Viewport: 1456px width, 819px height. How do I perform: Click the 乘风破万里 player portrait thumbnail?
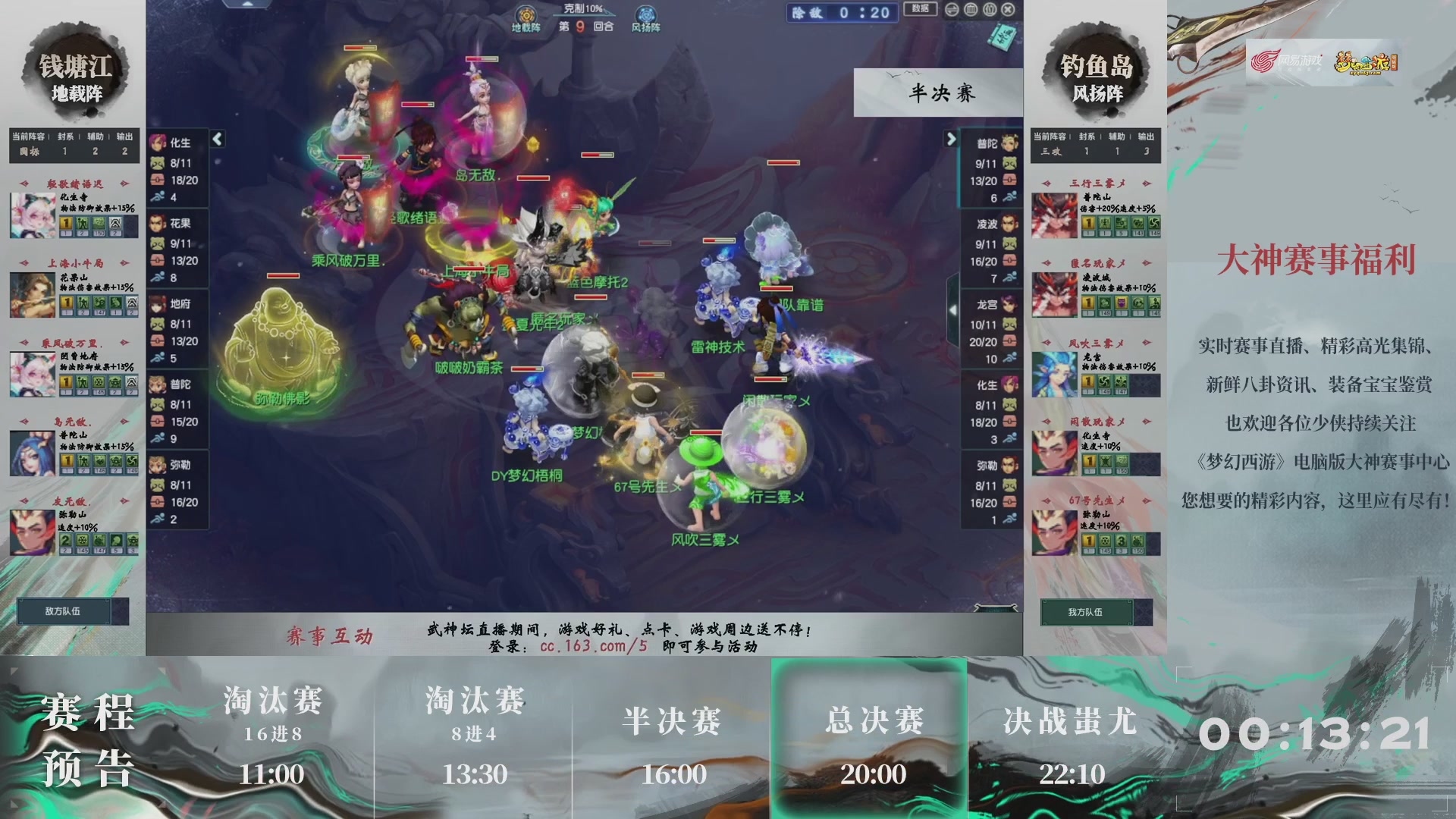(x=32, y=375)
